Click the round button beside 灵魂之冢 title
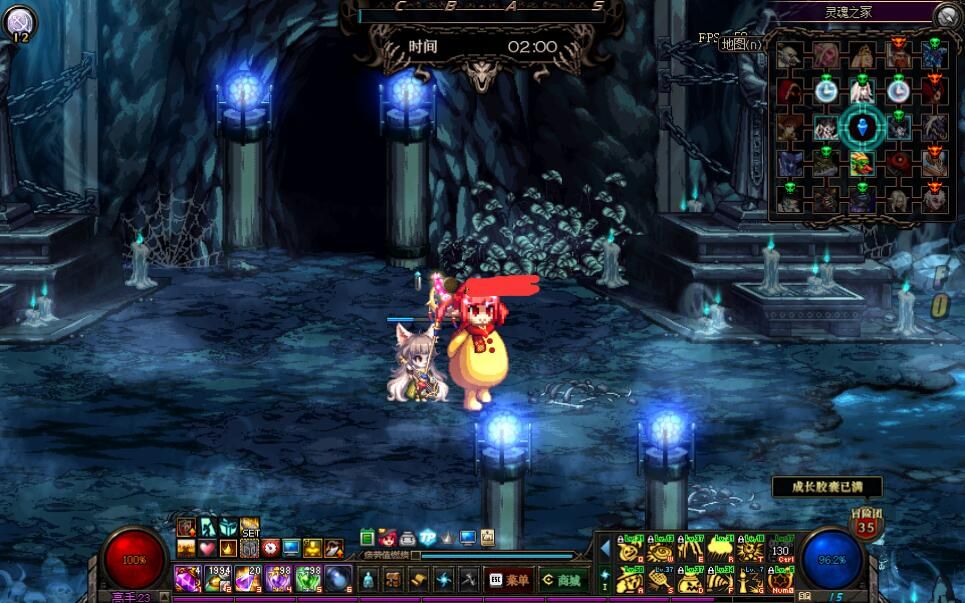This screenshot has width=965, height=603. (947, 15)
